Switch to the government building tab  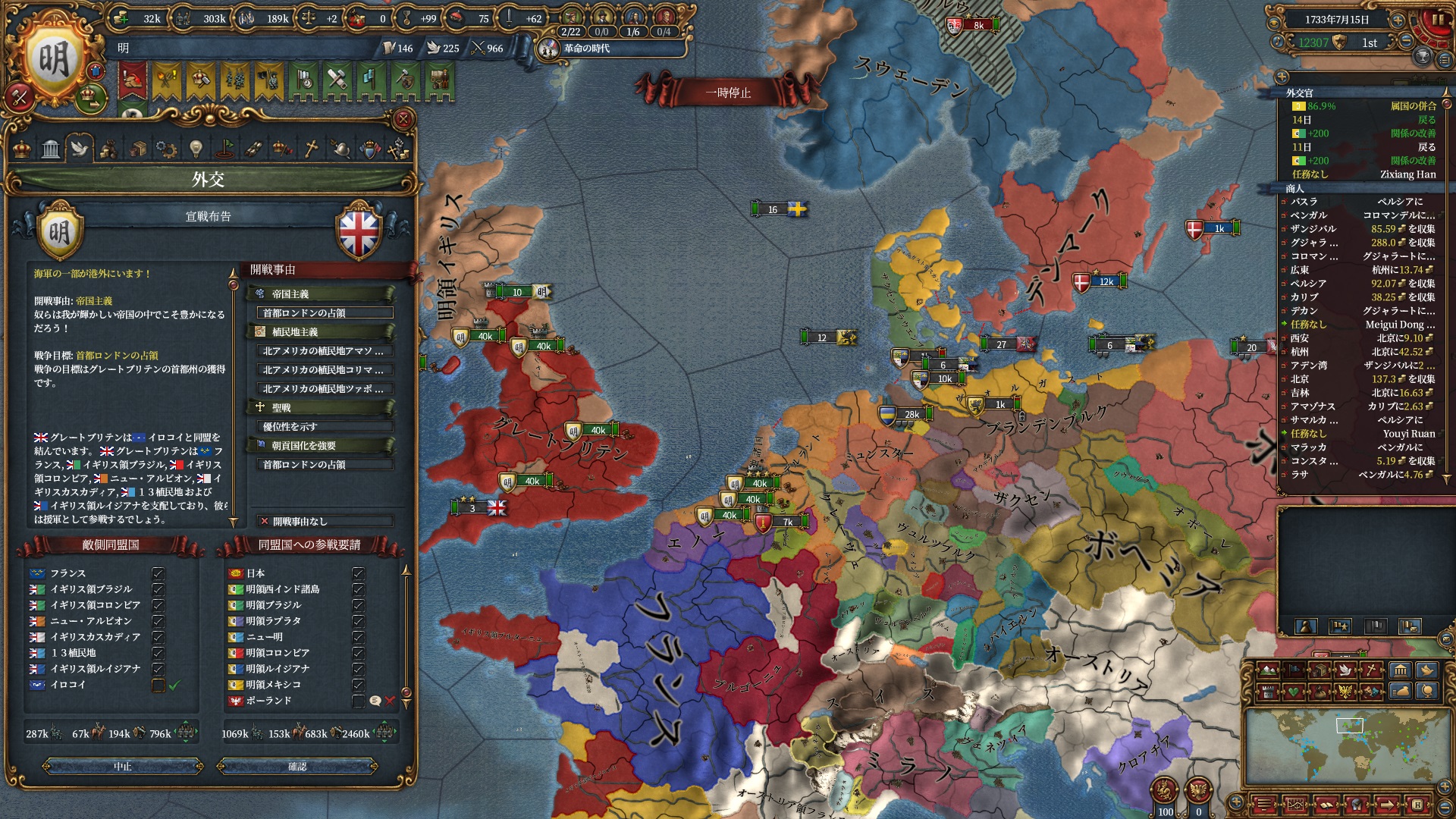pyautogui.click(x=51, y=149)
